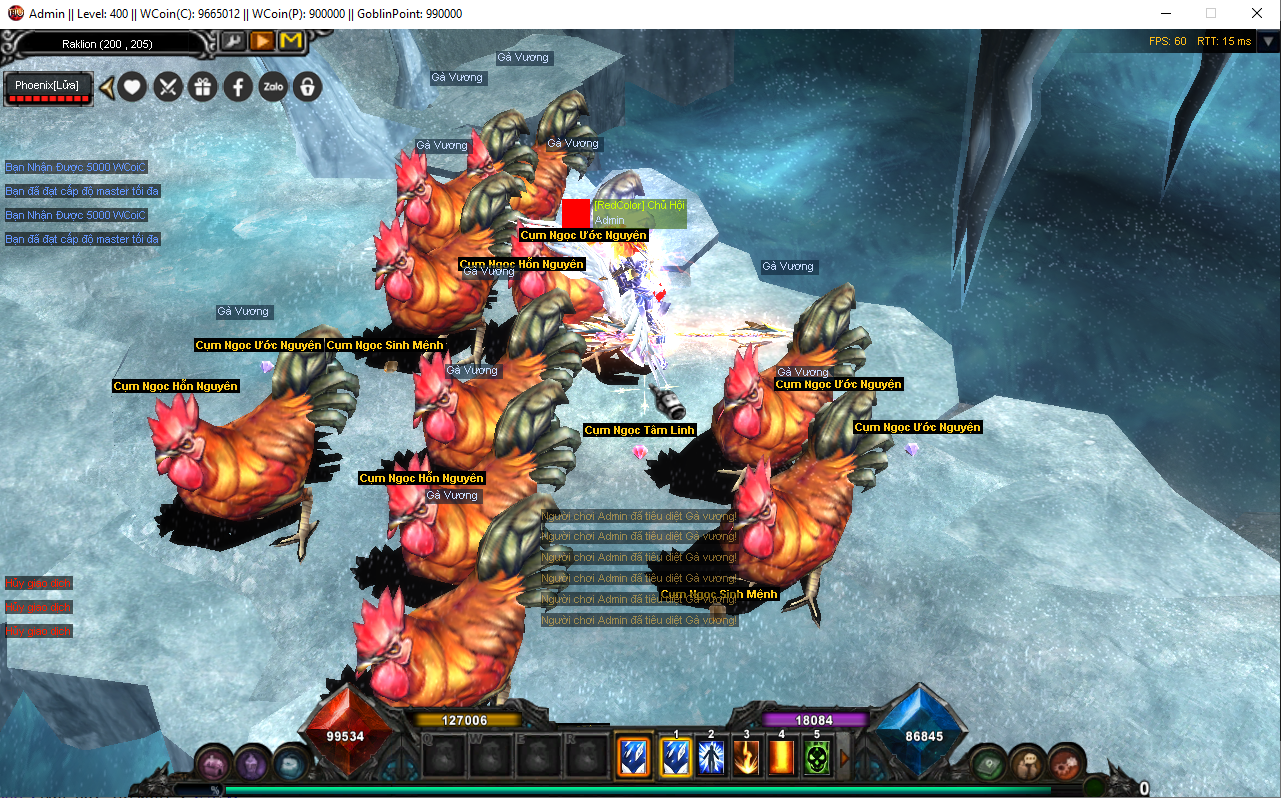Viewport: 1281px width, 798px height.
Task: Collapse icons with the gold left arrow
Action: tap(107, 88)
